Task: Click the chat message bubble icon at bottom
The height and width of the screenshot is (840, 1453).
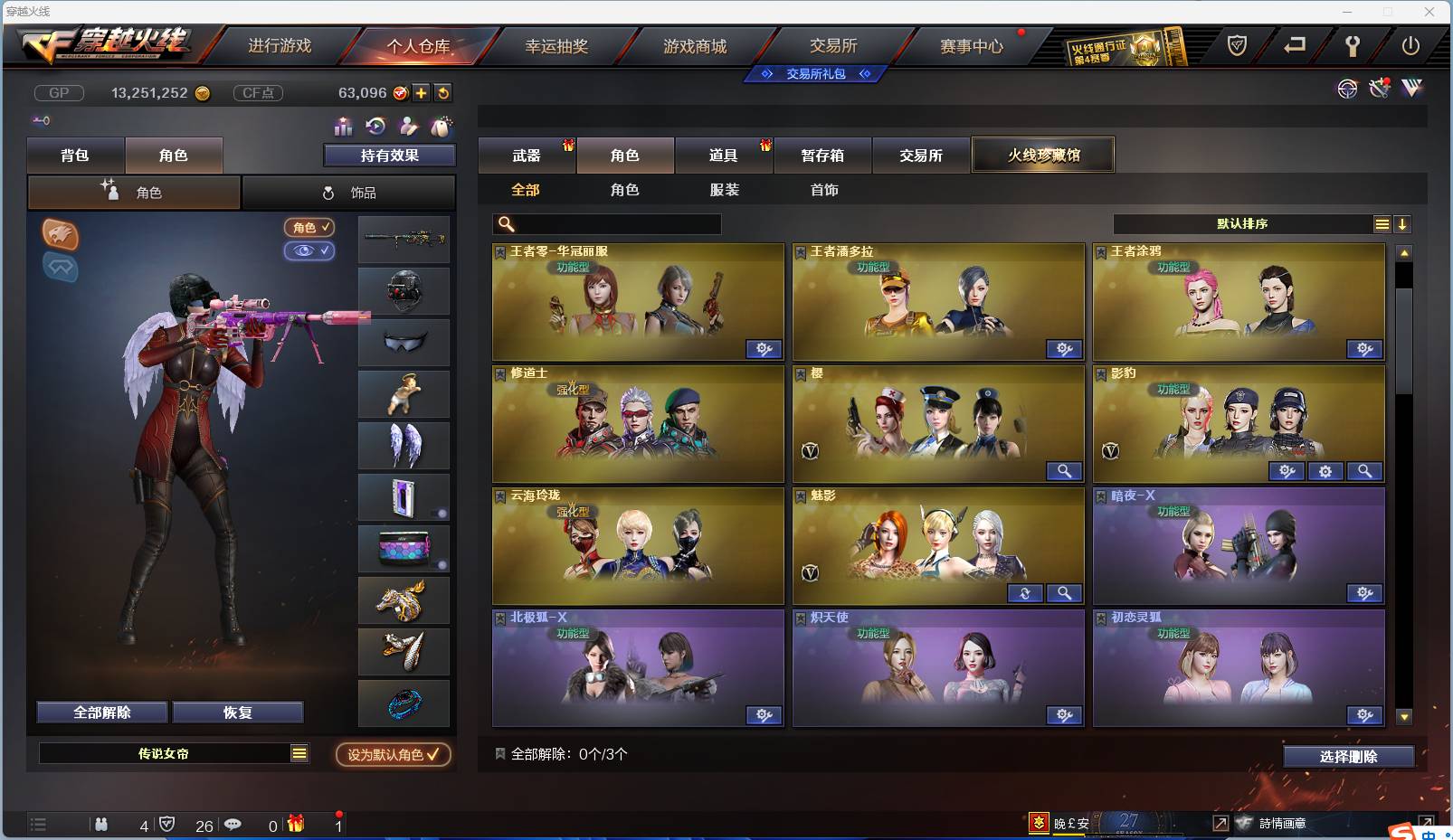Action: click(x=233, y=825)
